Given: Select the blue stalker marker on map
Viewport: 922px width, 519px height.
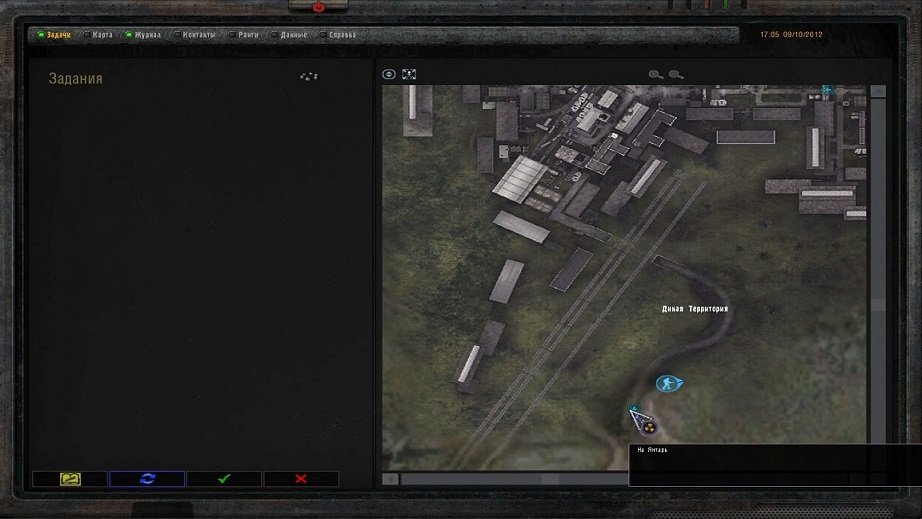Looking at the screenshot, I should (668, 383).
